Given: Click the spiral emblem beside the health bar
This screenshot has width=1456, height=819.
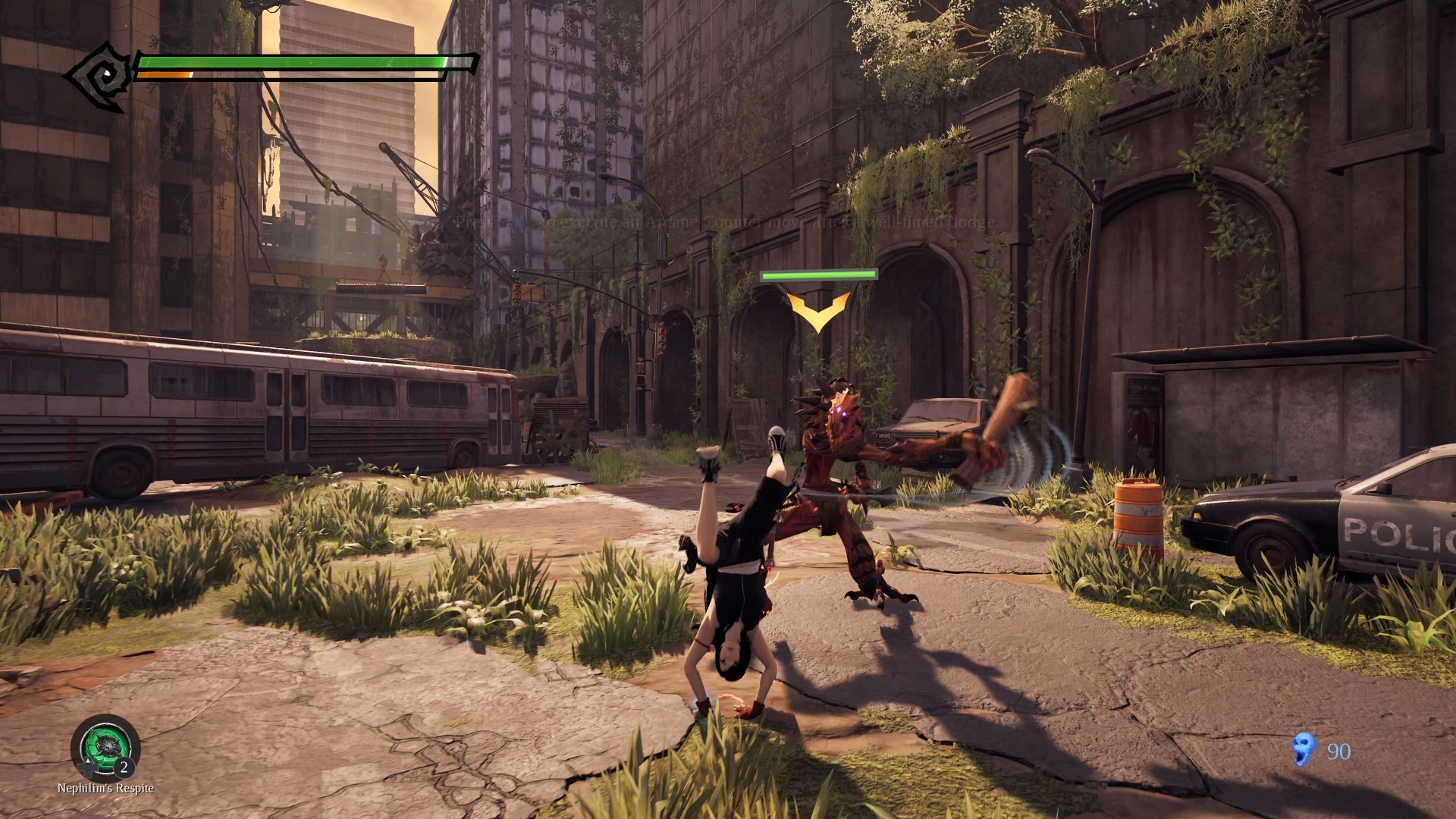Looking at the screenshot, I should pyautogui.click(x=102, y=76).
